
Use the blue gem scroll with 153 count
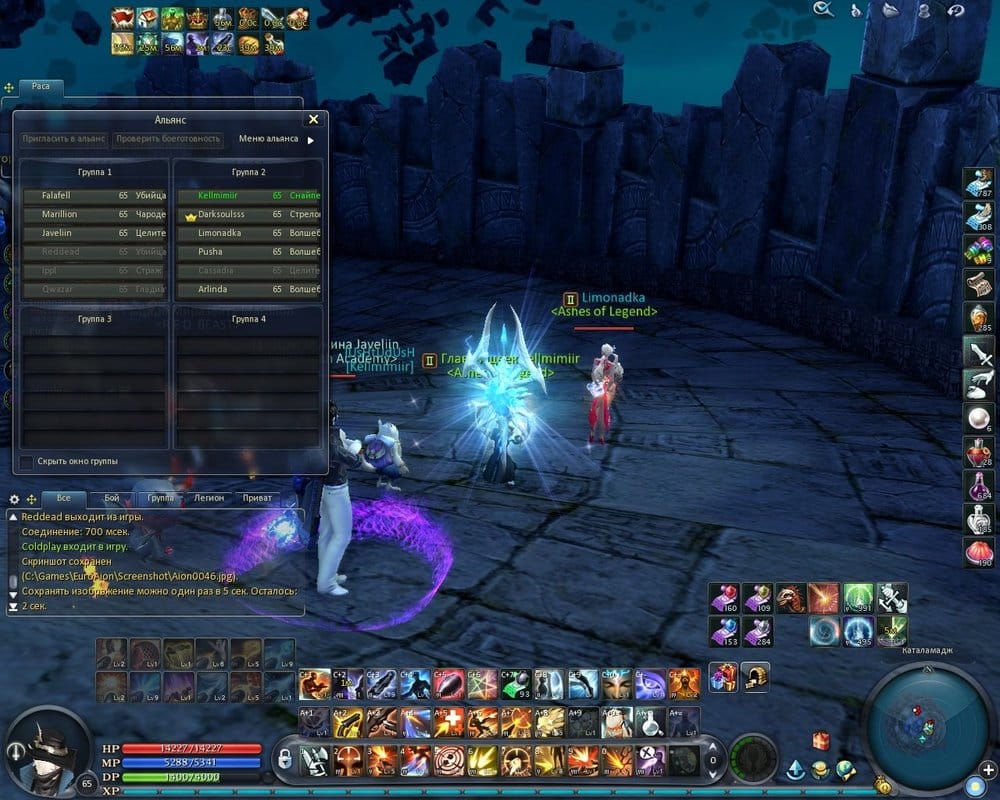tap(723, 632)
